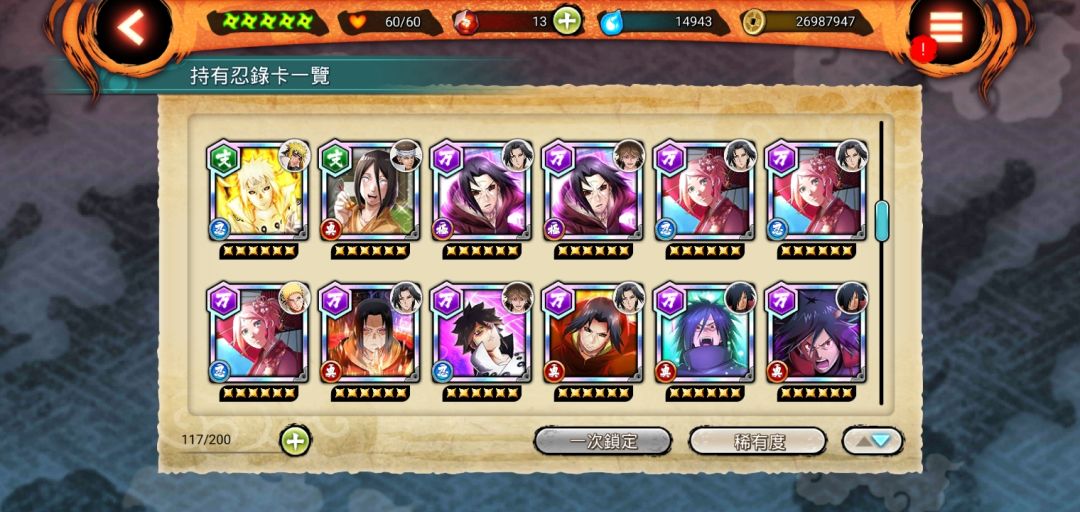Click the card list scrollbar handle
This screenshot has height=512, width=1080.
(x=882, y=220)
